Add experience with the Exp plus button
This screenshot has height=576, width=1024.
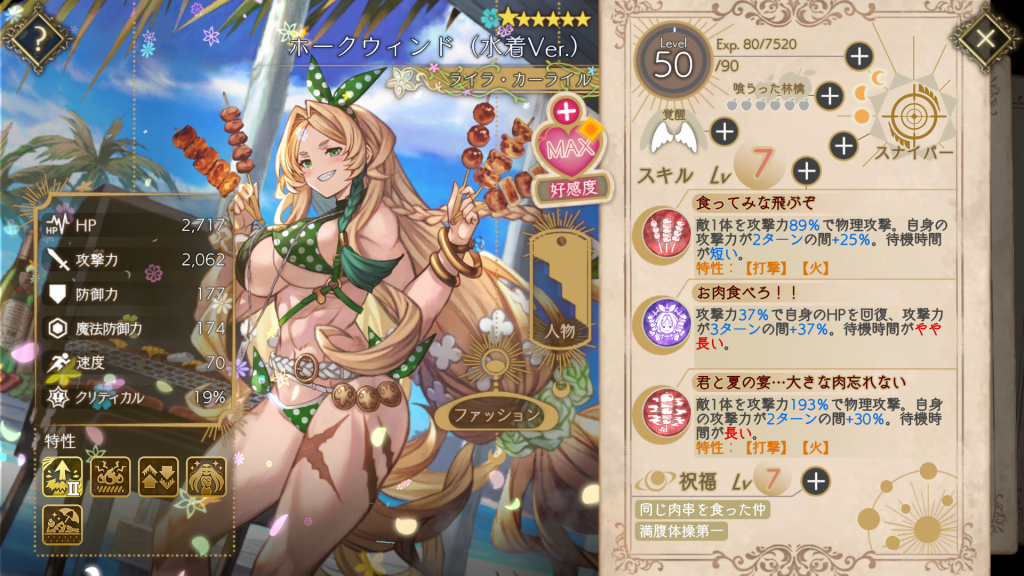859,56
